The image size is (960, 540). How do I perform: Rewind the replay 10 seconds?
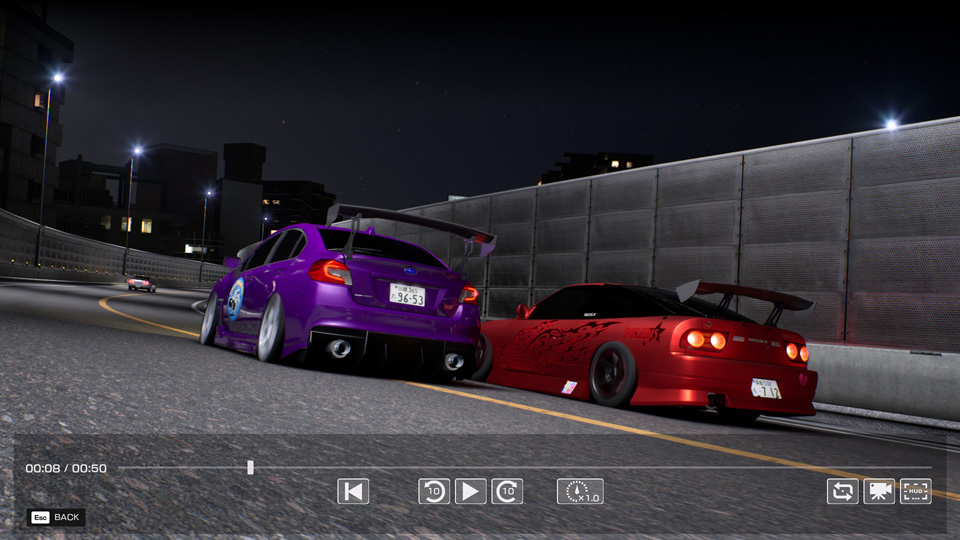(434, 491)
